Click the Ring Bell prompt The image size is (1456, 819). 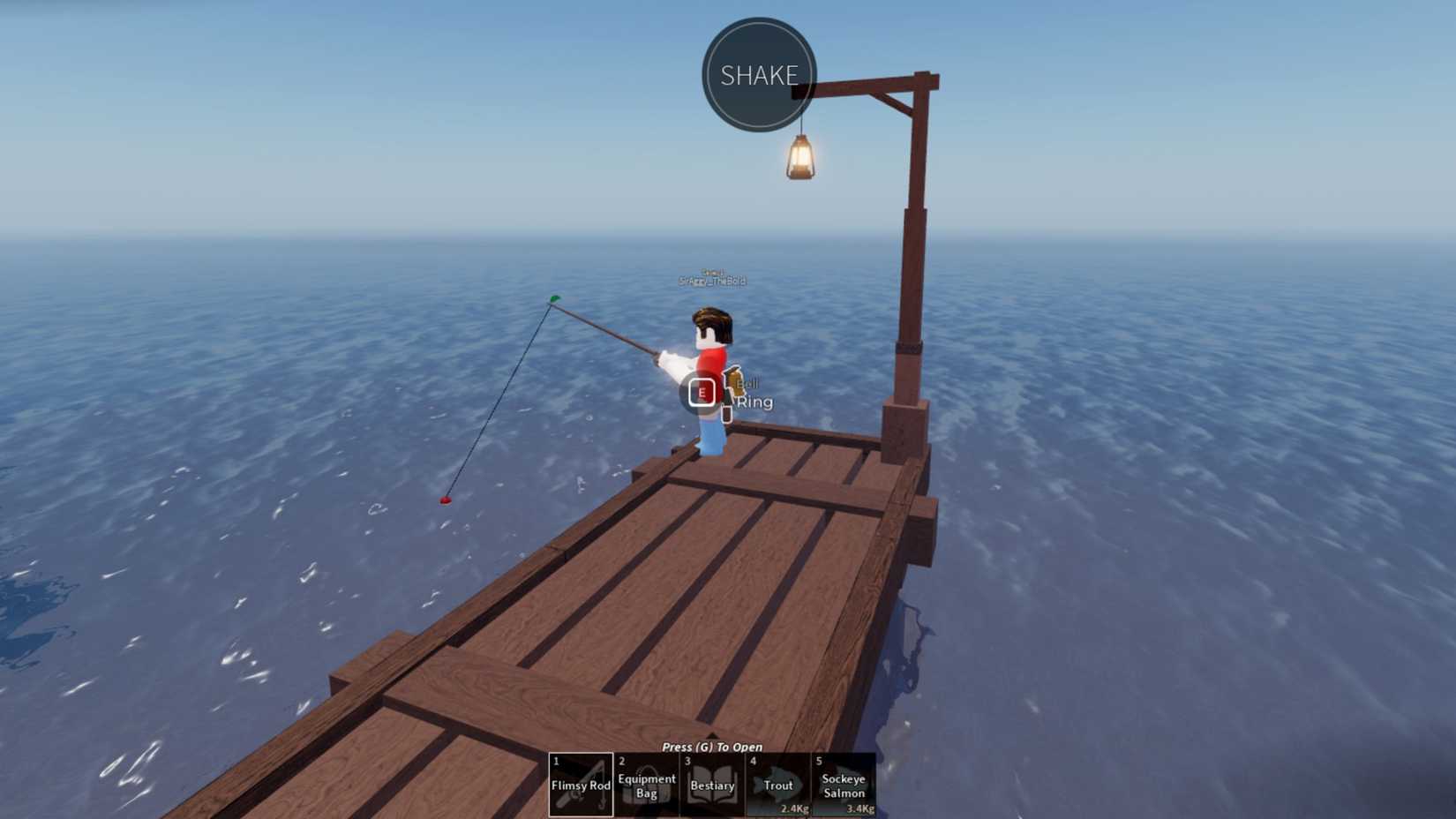tap(752, 393)
